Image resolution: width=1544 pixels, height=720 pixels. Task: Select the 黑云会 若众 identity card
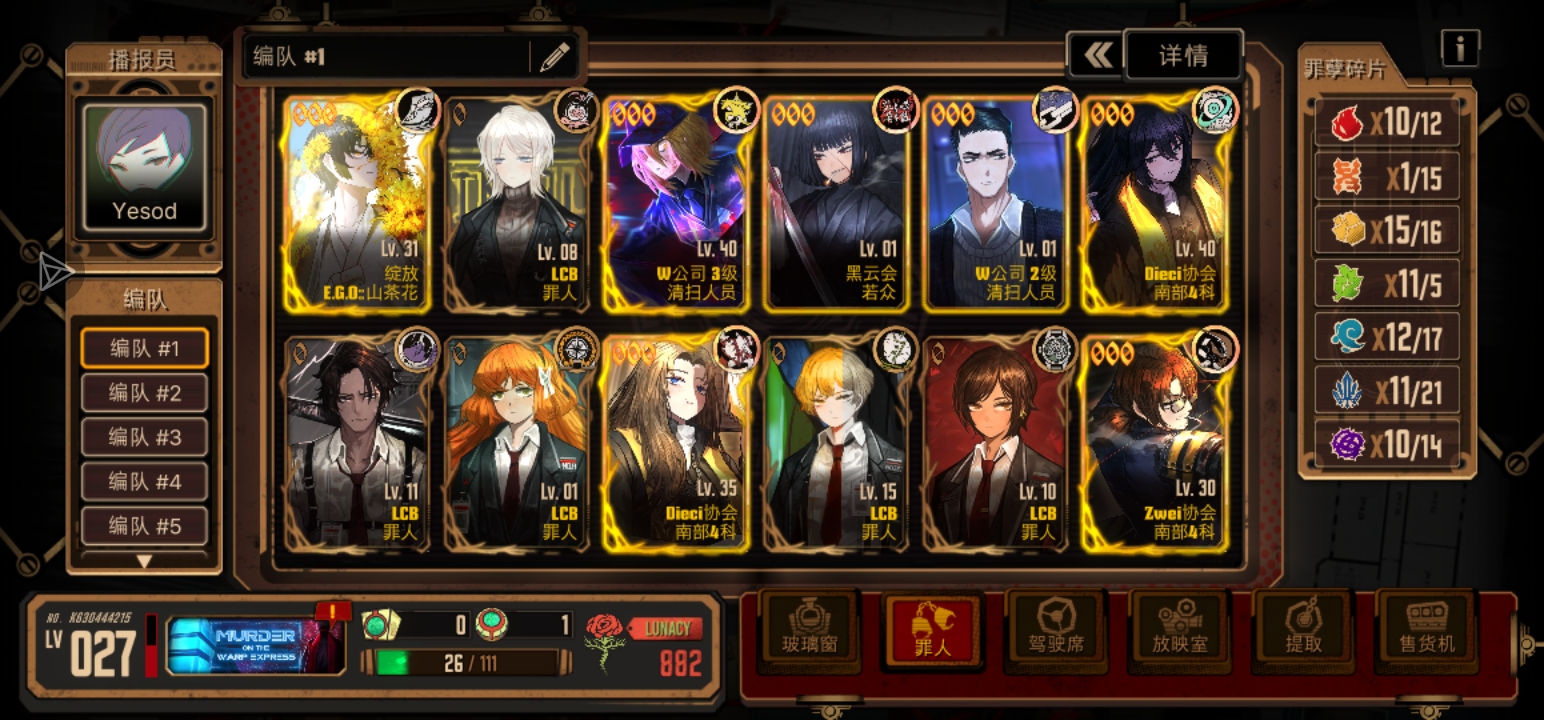(835, 205)
